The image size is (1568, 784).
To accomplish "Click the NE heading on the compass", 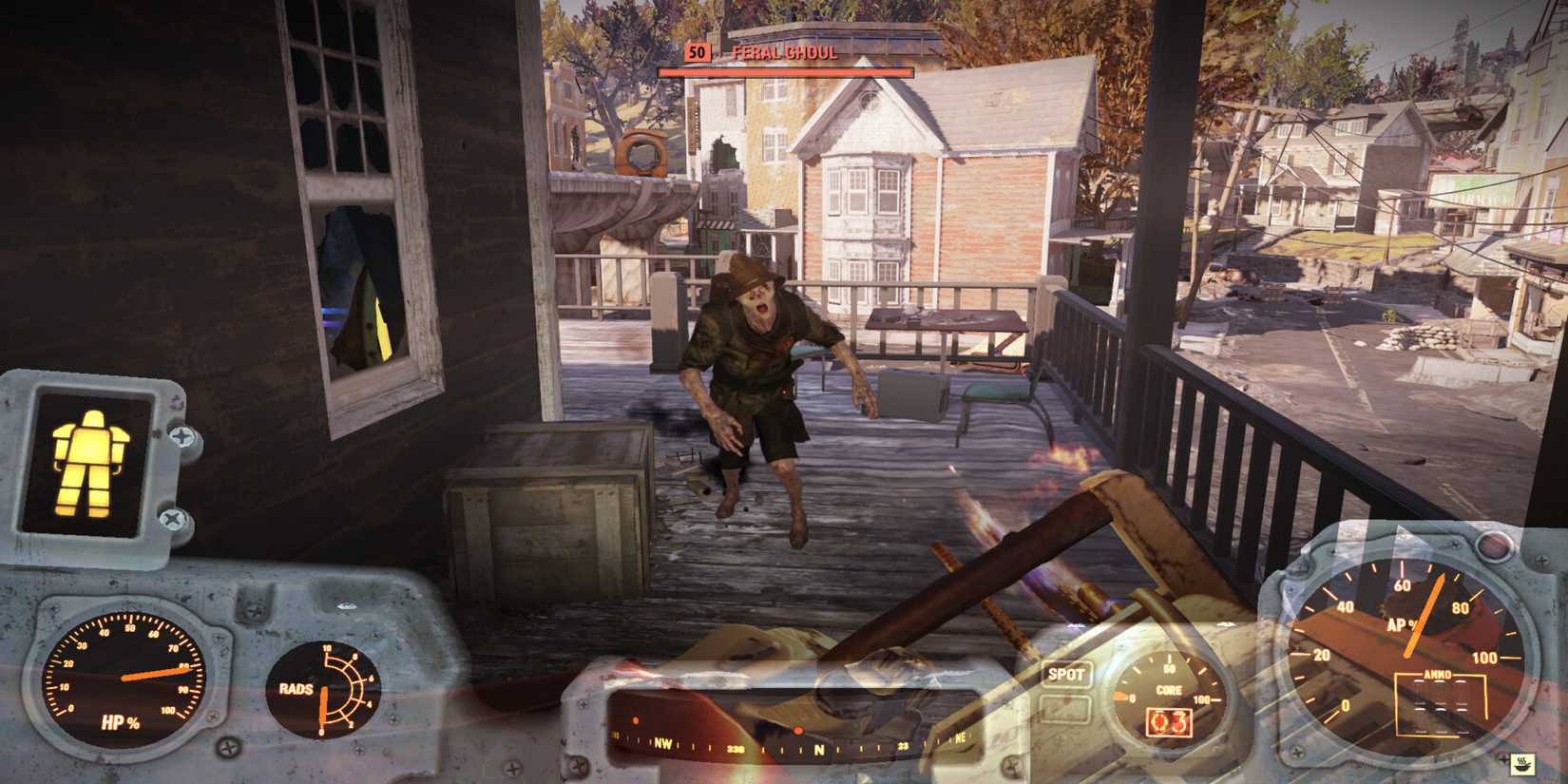I will (x=961, y=737).
